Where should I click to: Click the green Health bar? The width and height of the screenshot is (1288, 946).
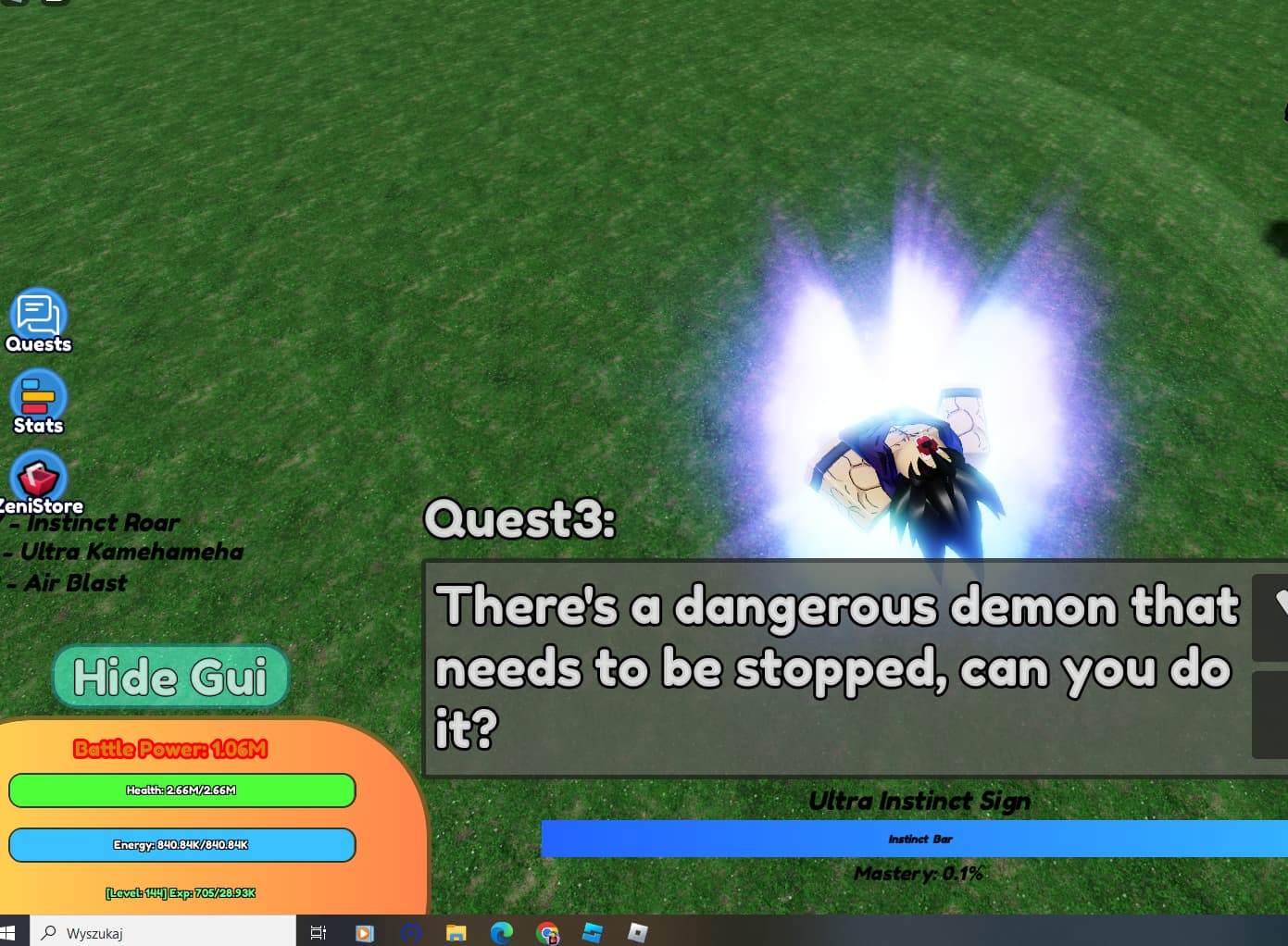pyautogui.click(x=181, y=790)
